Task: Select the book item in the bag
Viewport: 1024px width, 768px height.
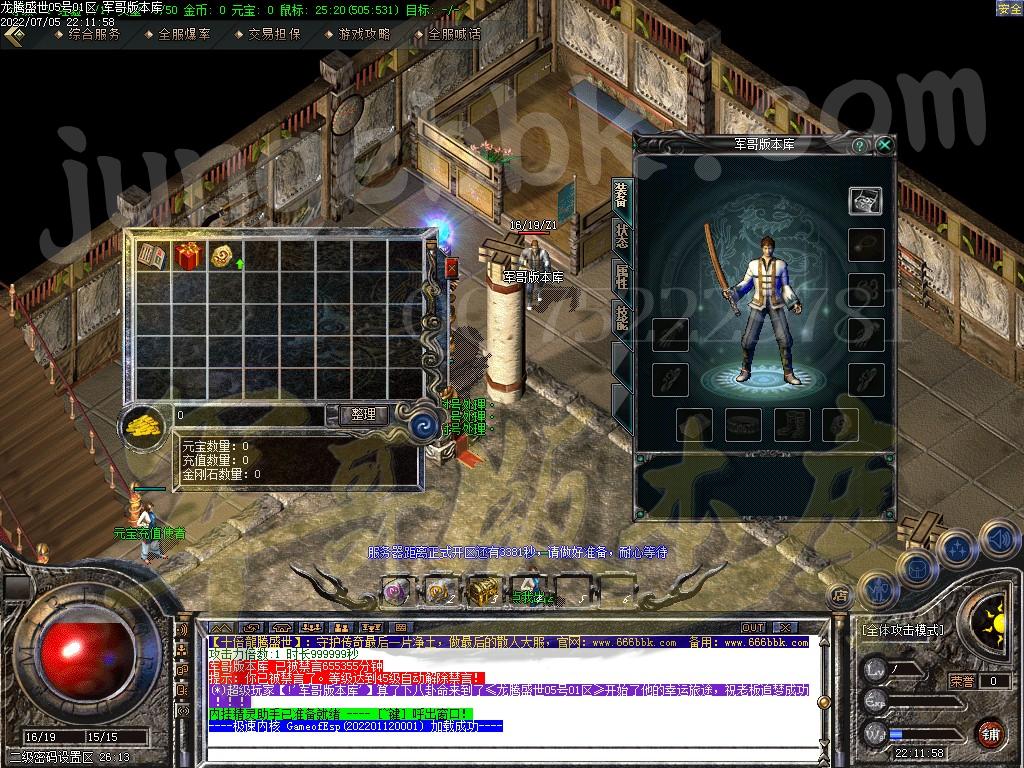Action: (152, 256)
